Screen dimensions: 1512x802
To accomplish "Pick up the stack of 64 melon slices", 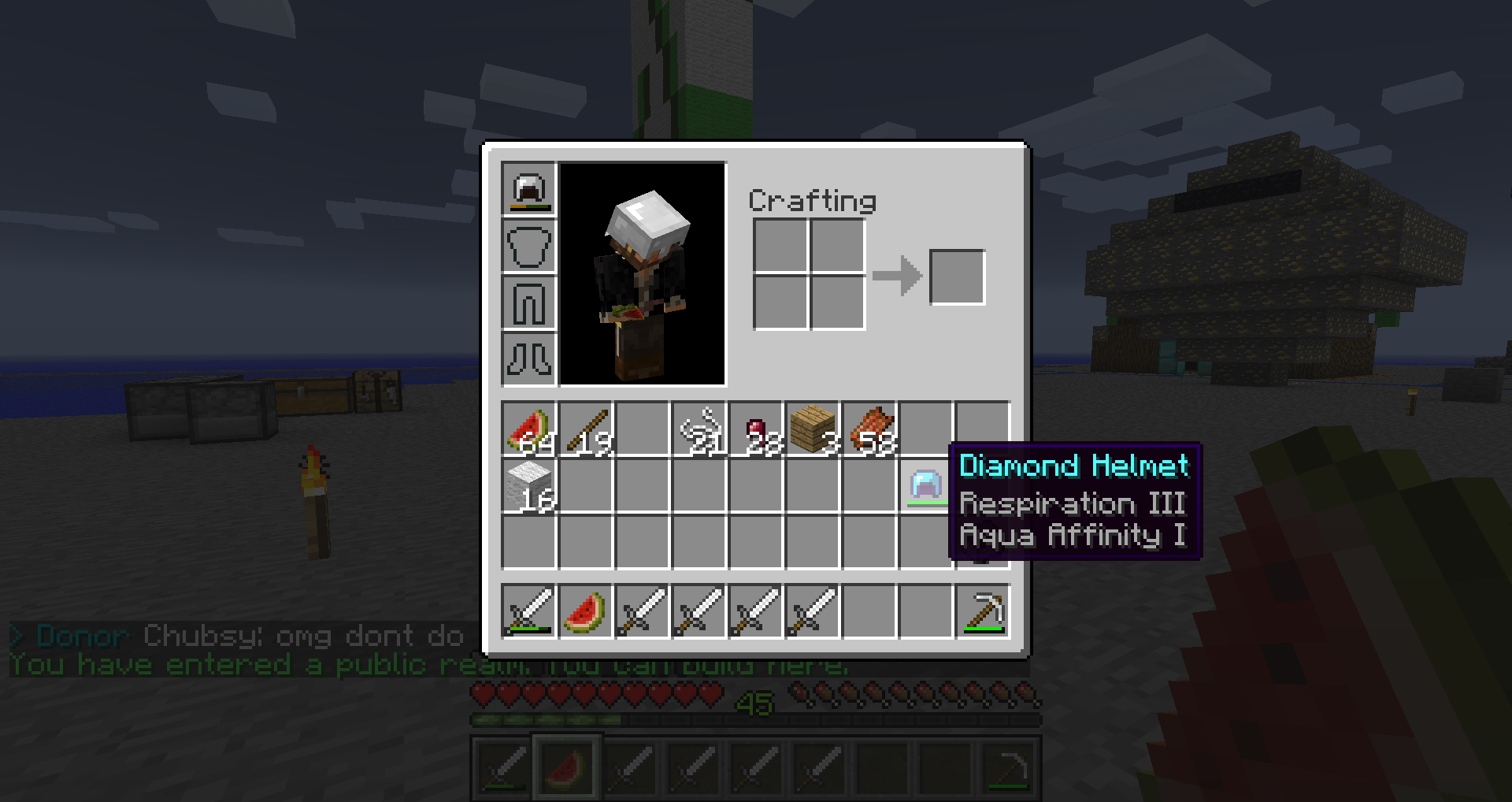I will 529,430.
